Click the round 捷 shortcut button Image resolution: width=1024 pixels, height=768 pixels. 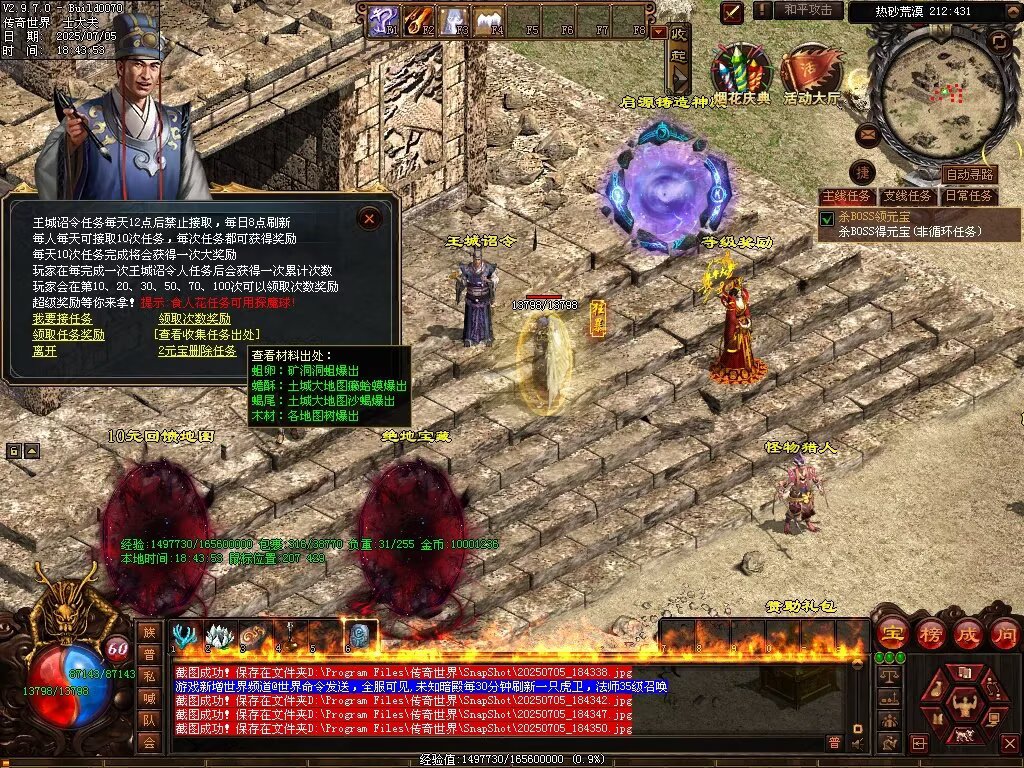pyautogui.click(x=862, y=172)
